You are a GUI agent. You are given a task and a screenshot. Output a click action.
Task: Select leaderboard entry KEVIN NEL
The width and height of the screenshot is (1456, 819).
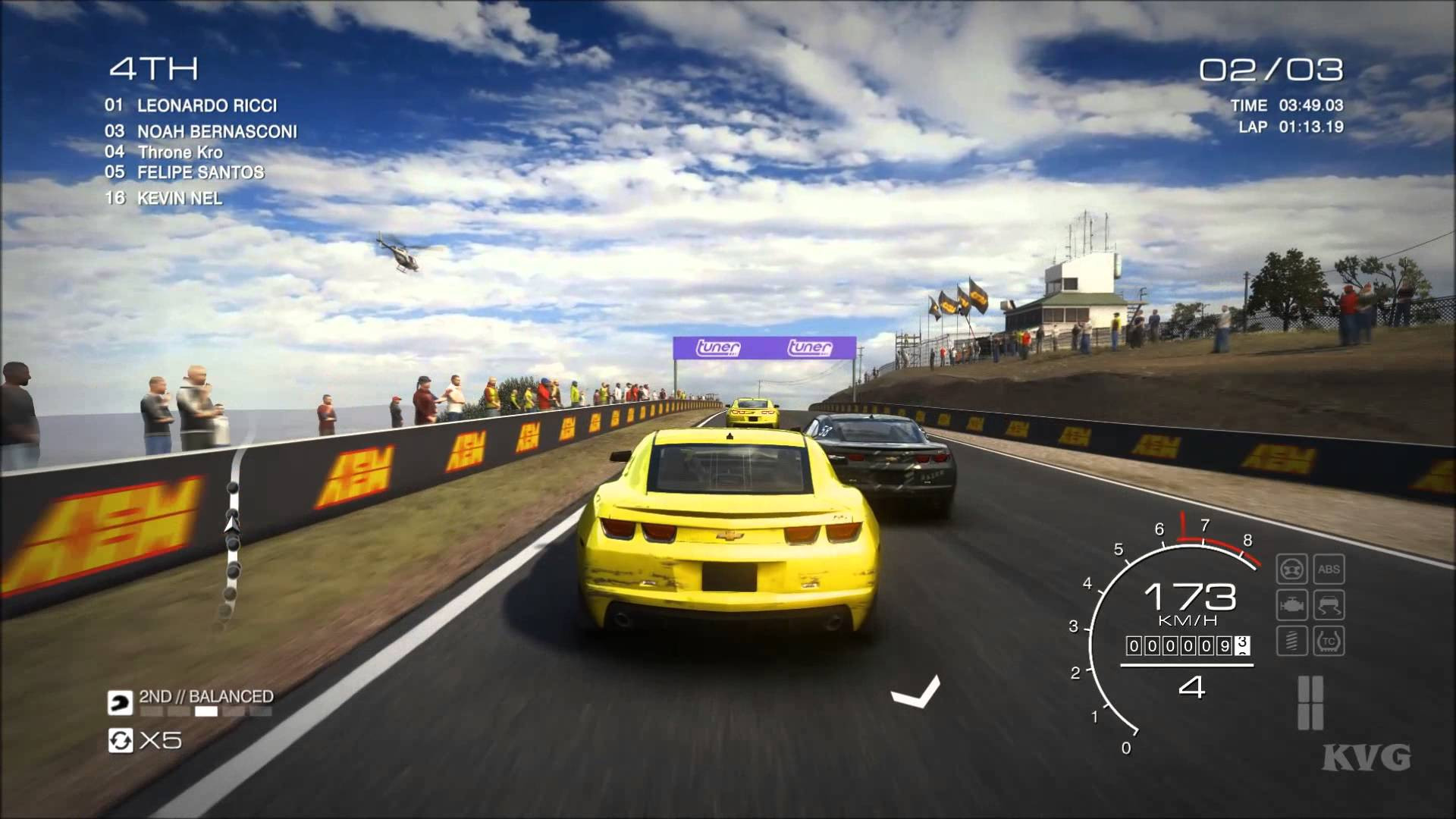point(180,198)
